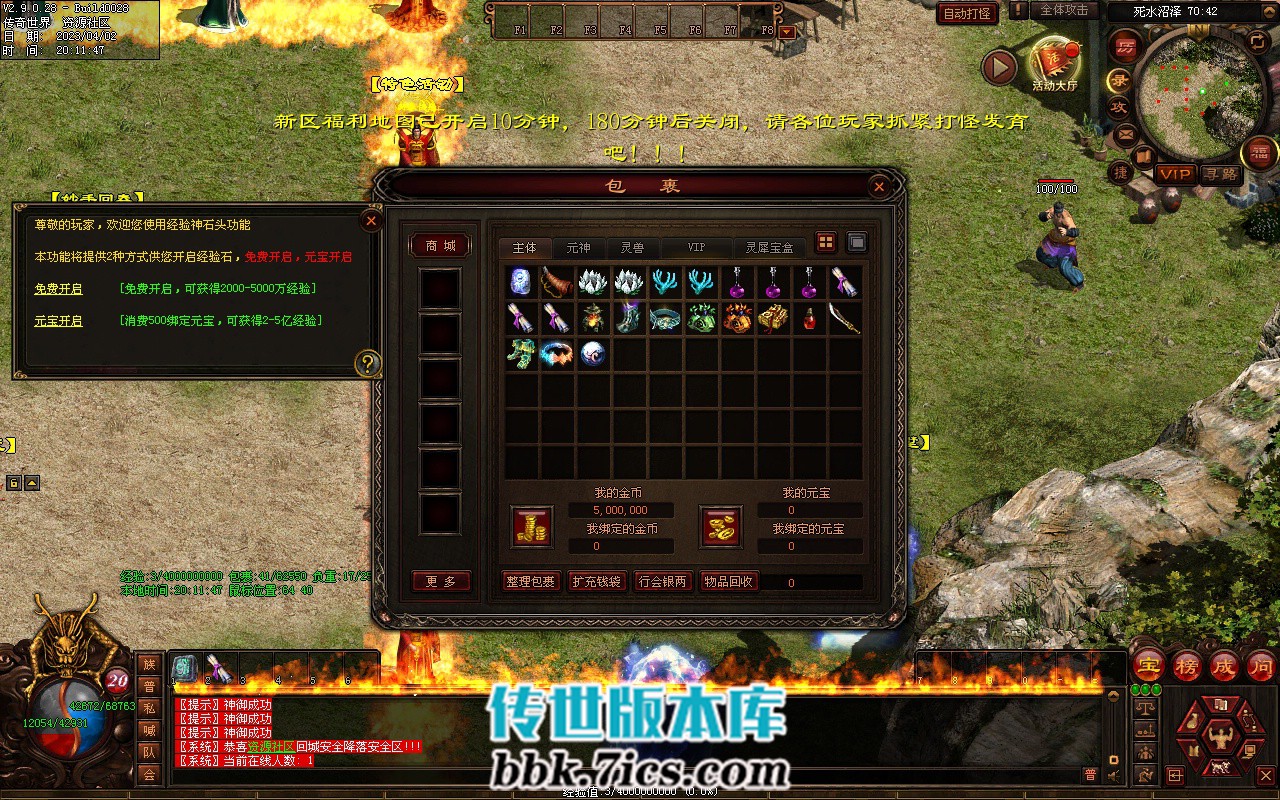This screenshot has height=800, width=1280.
Task: Open the 灵犀宝盒 tab
Action: point(769,247)
